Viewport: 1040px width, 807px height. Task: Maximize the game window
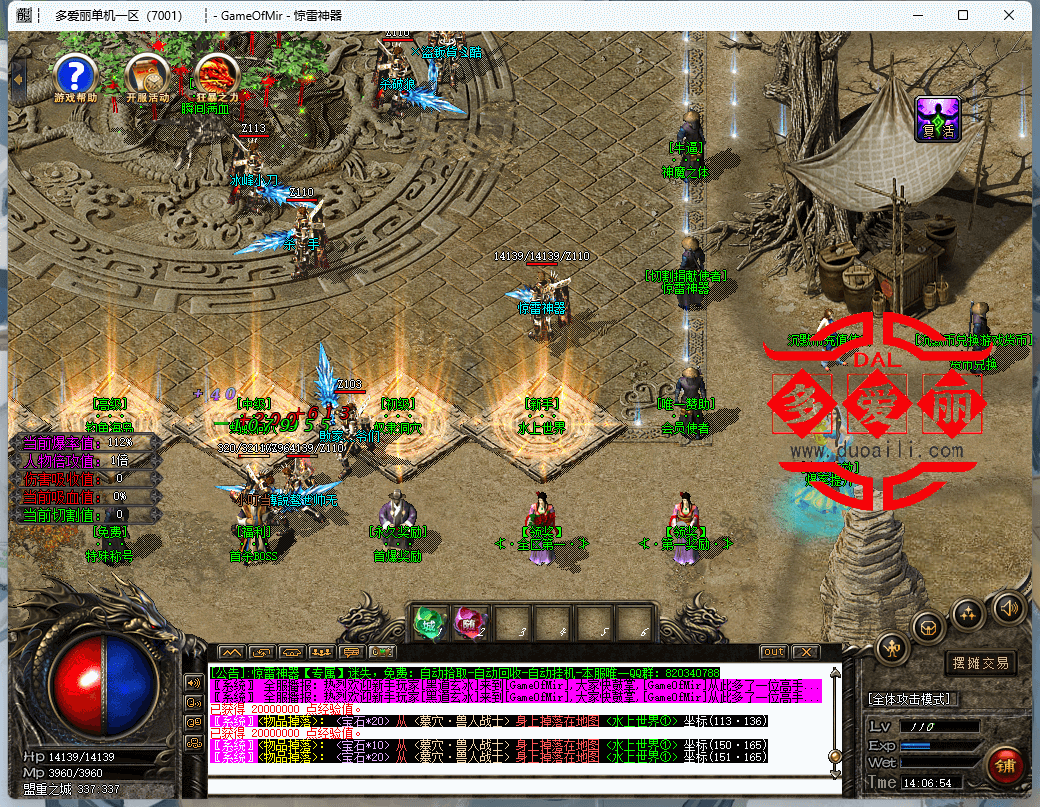tap(963, 15)
